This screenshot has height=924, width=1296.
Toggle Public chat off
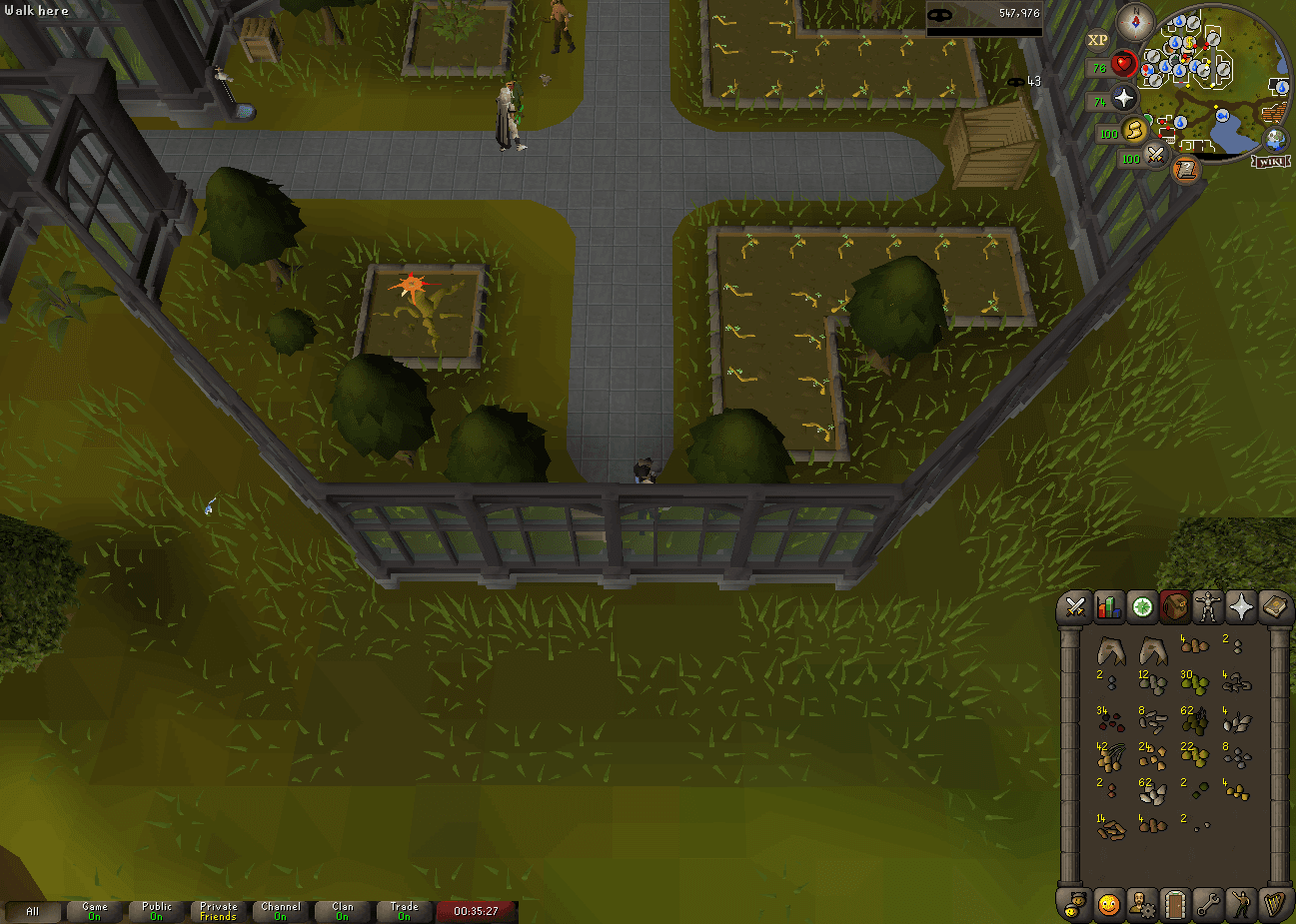point(155,911)
